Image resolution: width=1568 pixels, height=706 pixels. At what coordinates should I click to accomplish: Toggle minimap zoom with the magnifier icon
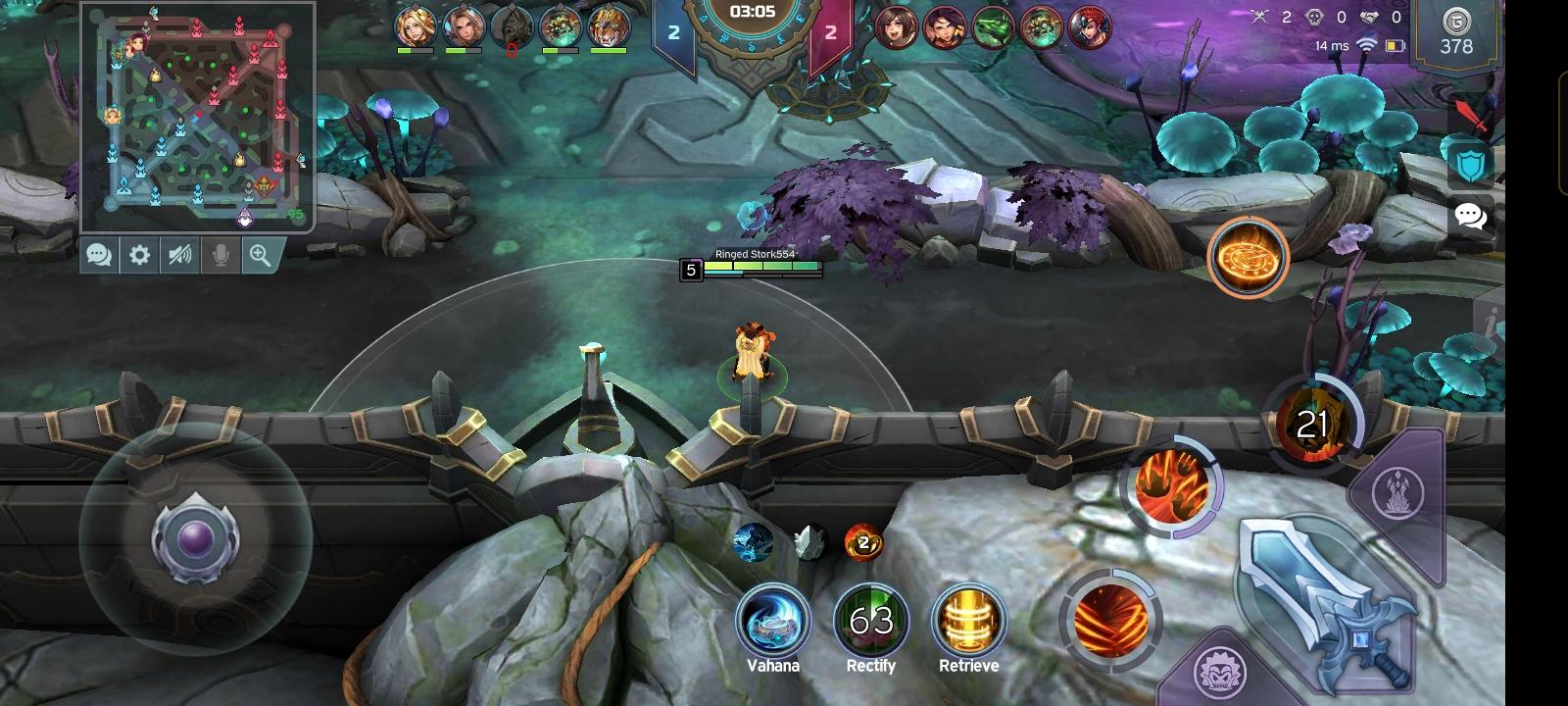tap(261, 255)
